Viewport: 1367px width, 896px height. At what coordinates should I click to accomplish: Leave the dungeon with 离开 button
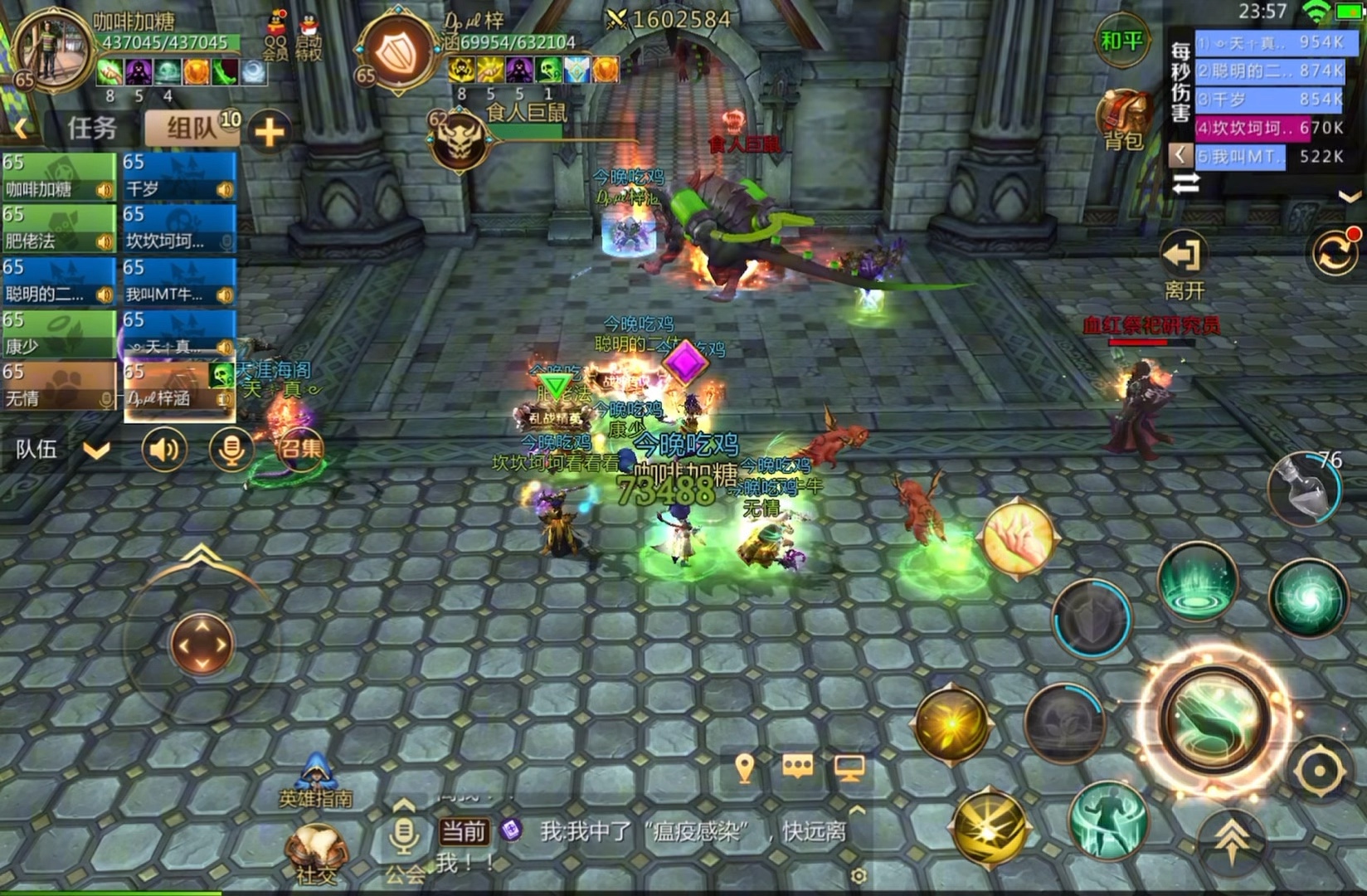point(1184,265)
